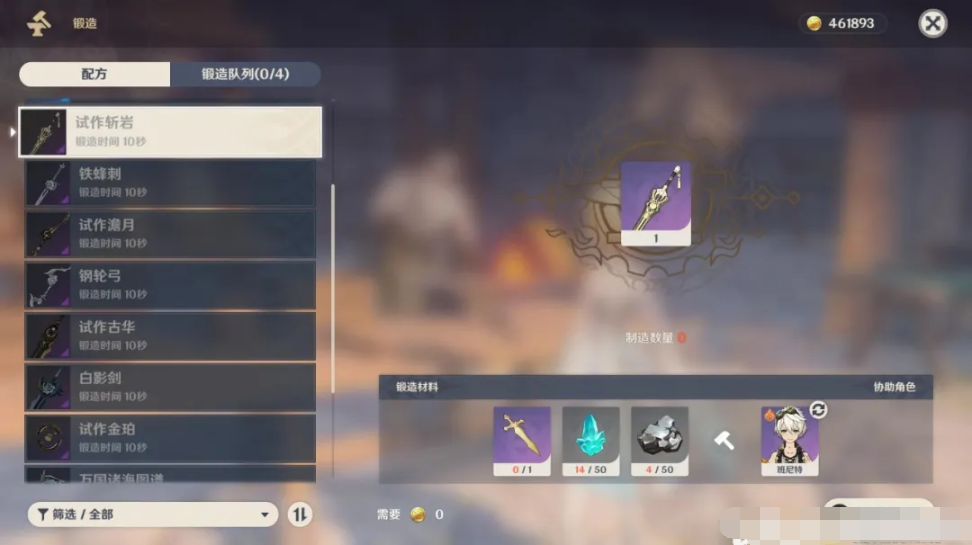
Task: Inspect the white iron chunk material
Action: pos(659,440)
